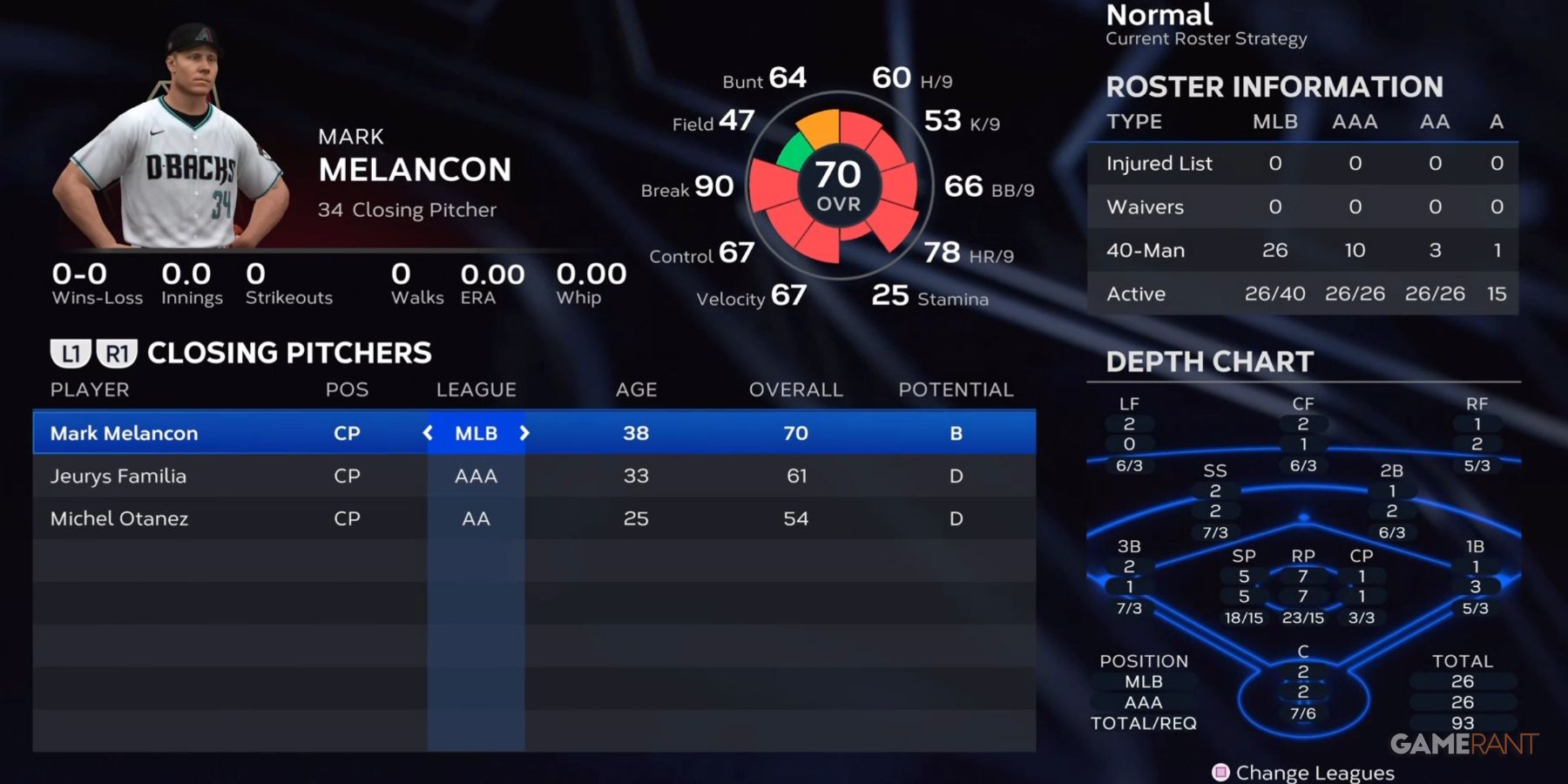Select the OVERALL column header
1568x784 pixels.
[x=794, y=389]
